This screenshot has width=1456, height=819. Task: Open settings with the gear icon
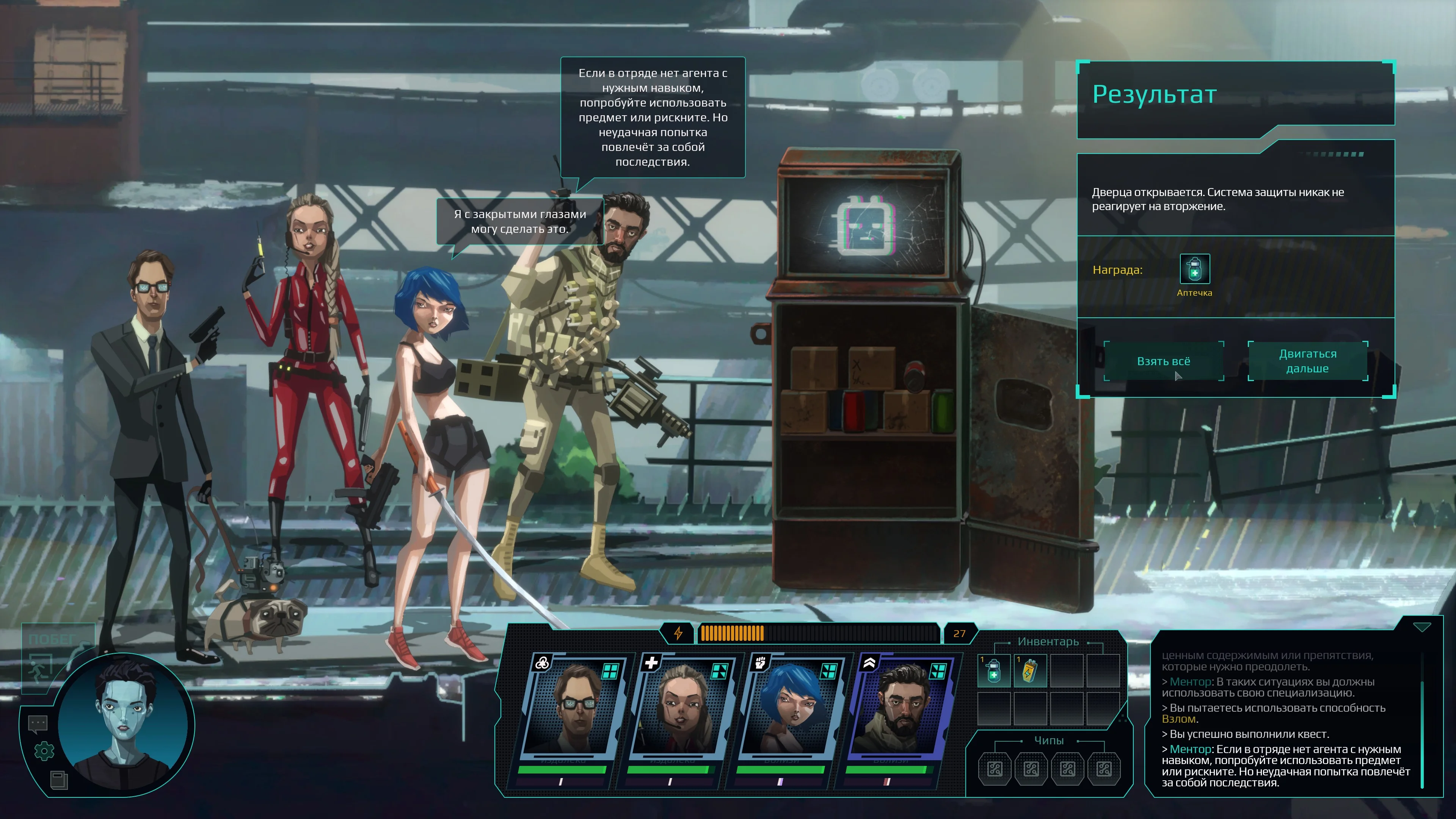click(44, 751)
